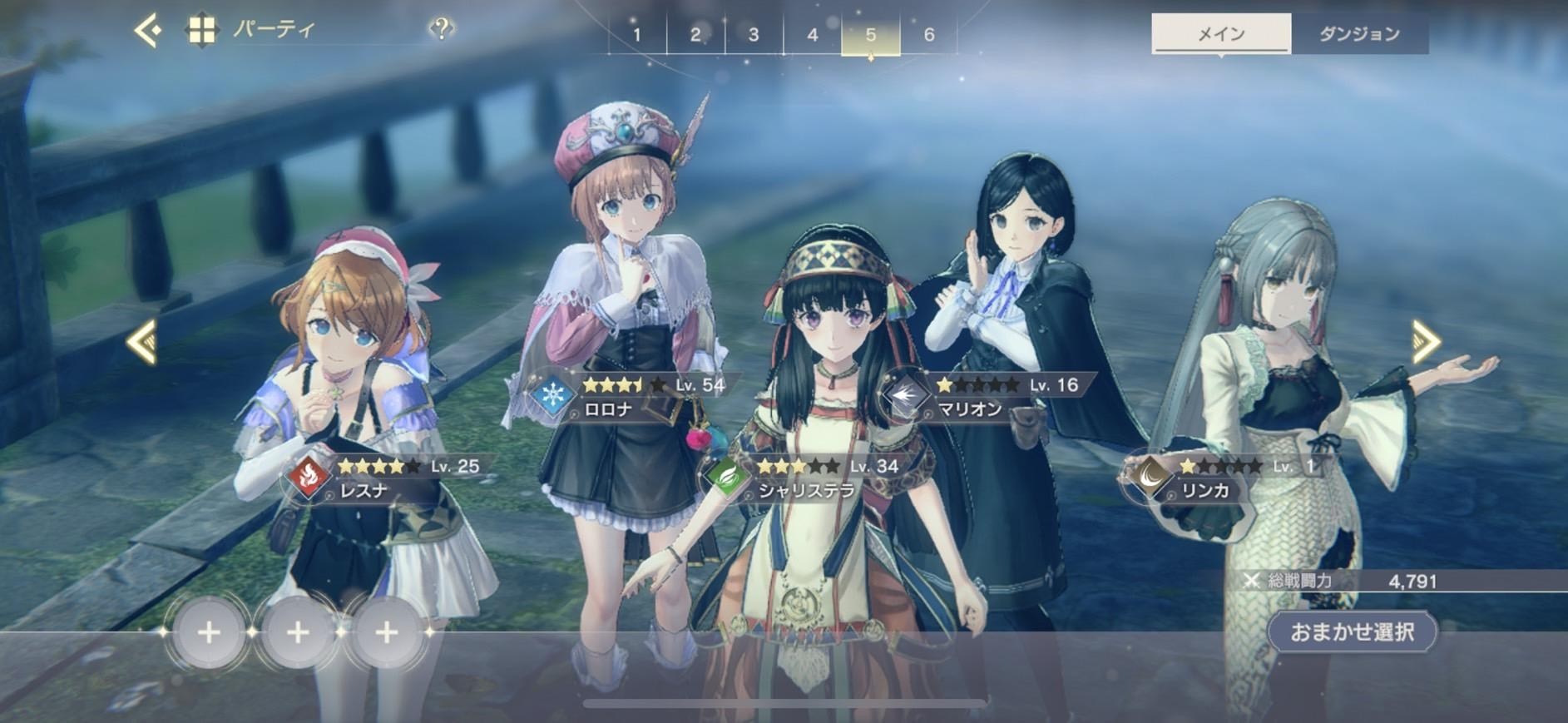Select party slot 5 tab
Image resolution: width=1568 pixels, height=723 pixels.
(x=870, y=35)
